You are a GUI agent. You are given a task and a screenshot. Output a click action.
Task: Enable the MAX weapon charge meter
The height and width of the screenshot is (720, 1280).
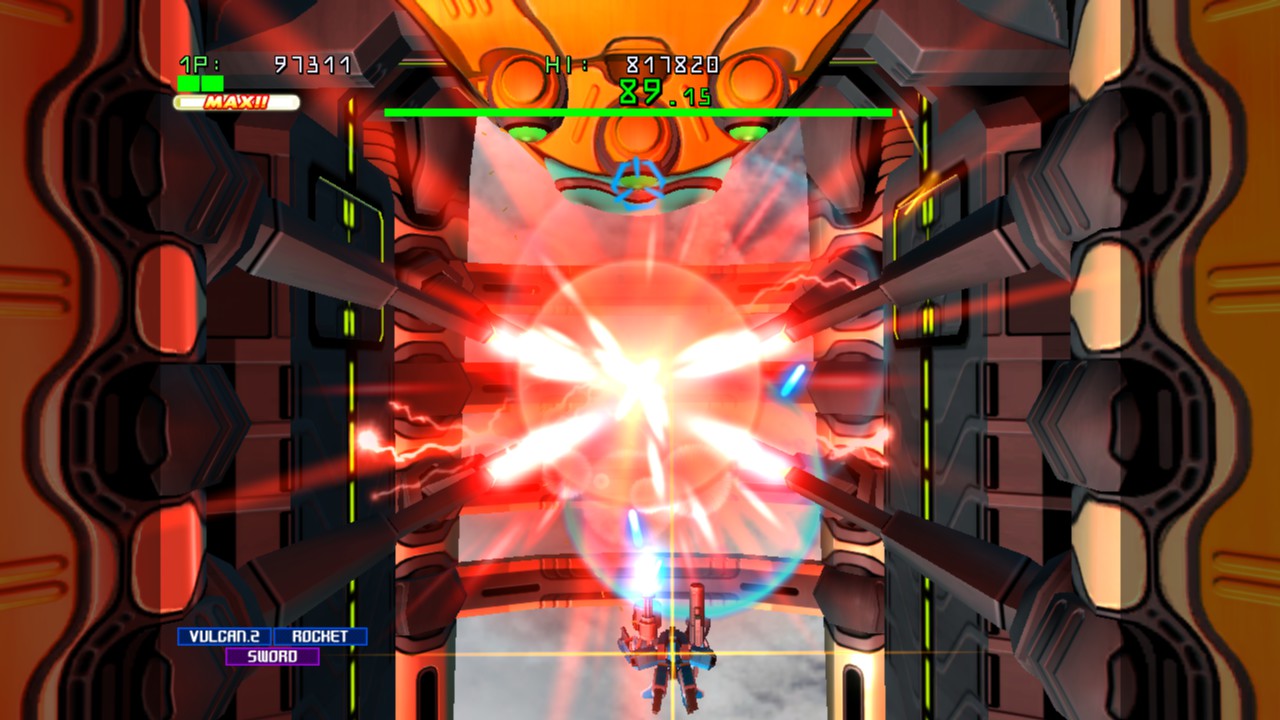(235, 100)
